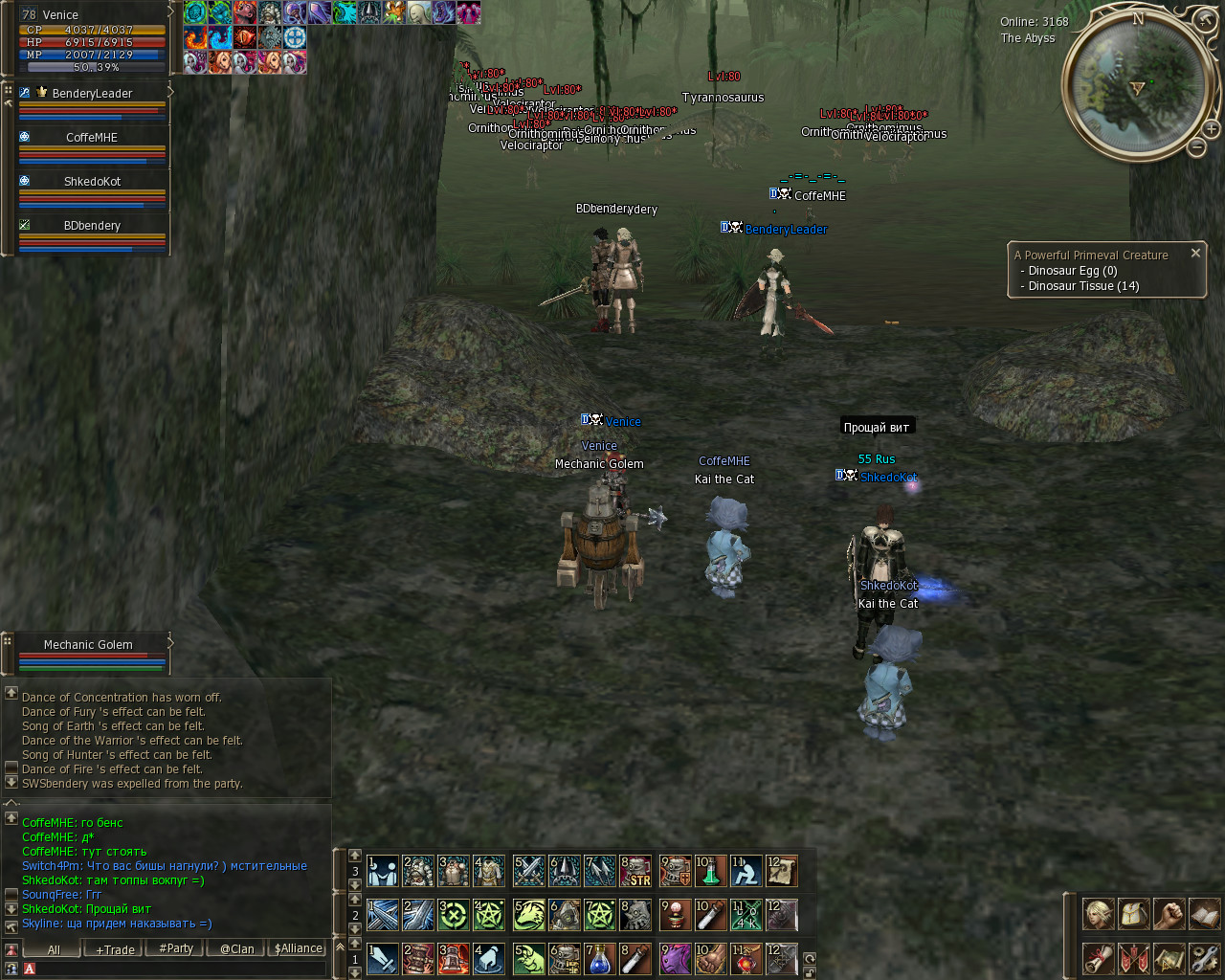Zoom out the minimap with minus button
This screenshot has height=980, width=1225.
click(1196, 147)
